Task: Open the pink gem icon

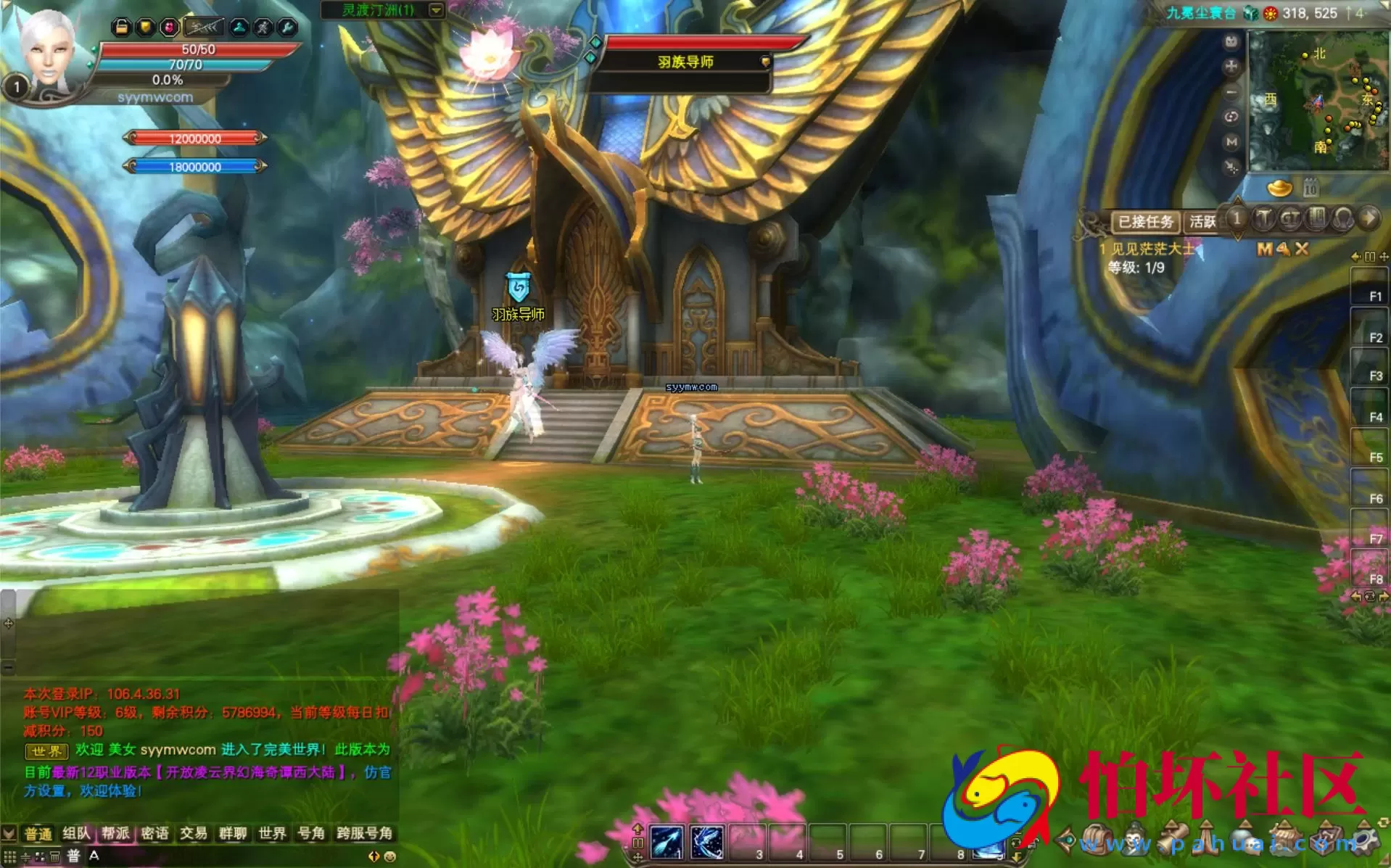Action: (169, 28)
